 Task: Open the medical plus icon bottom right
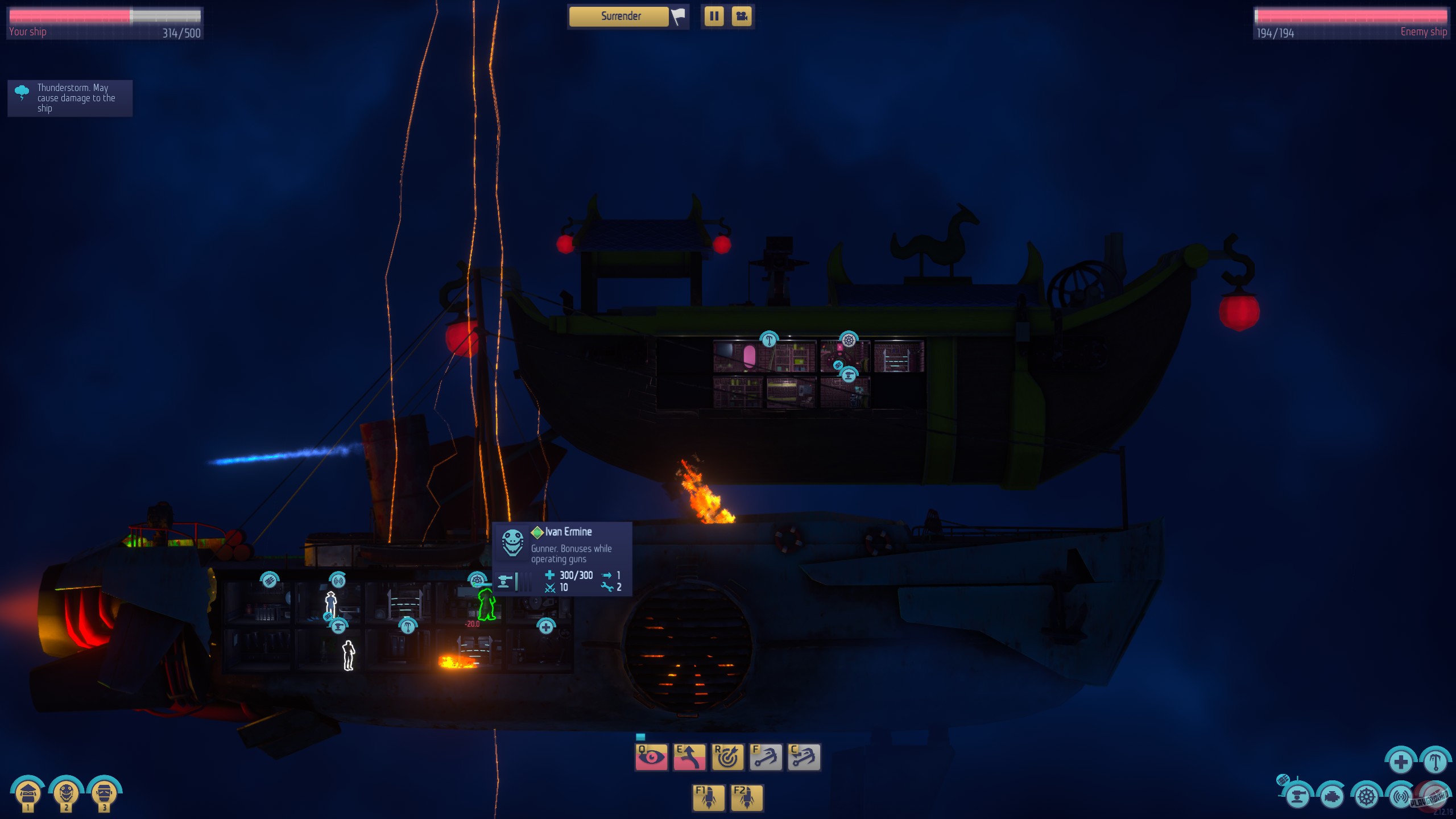pos(1401,763)
